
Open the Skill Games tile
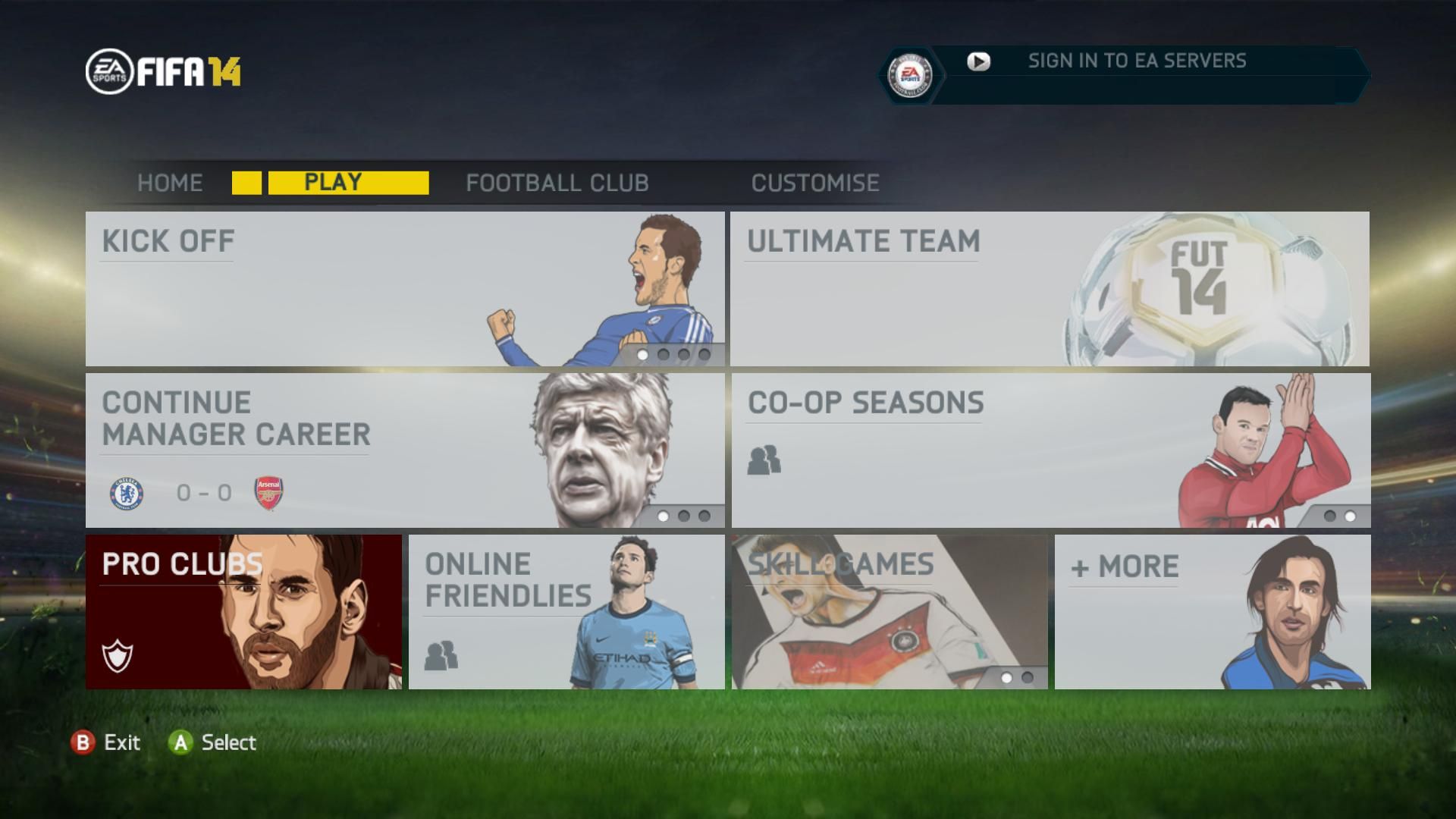[890, 612]
